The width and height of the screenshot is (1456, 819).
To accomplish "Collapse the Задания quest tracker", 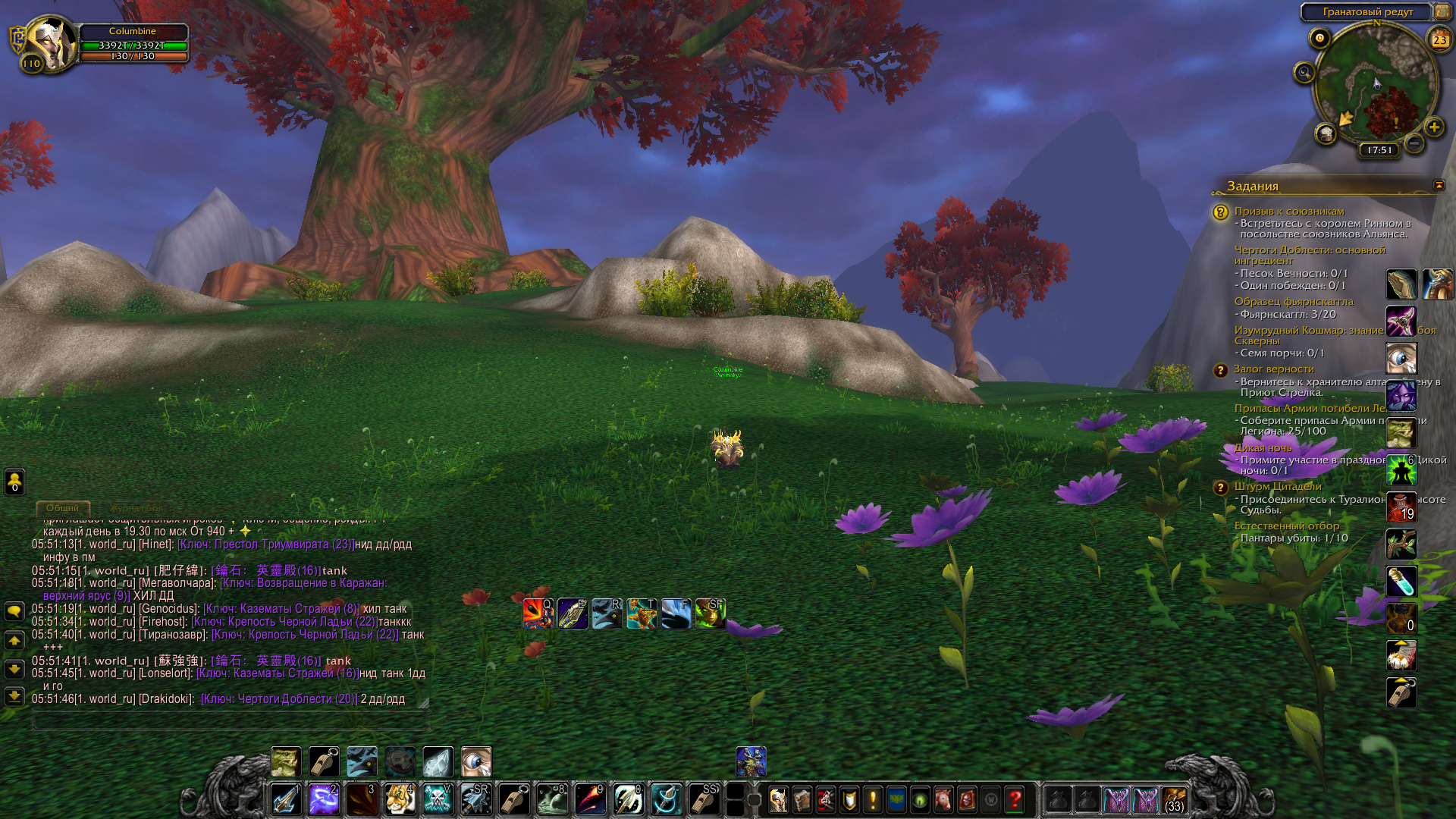I will 1439,186.
